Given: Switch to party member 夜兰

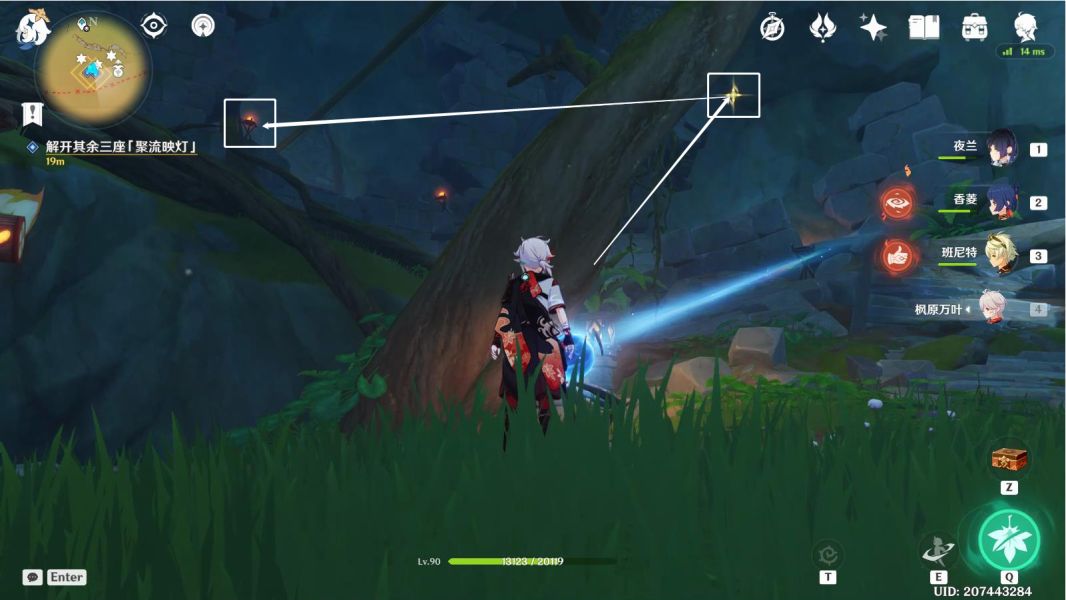Looking at the screenshot, I should (1002, 149).
